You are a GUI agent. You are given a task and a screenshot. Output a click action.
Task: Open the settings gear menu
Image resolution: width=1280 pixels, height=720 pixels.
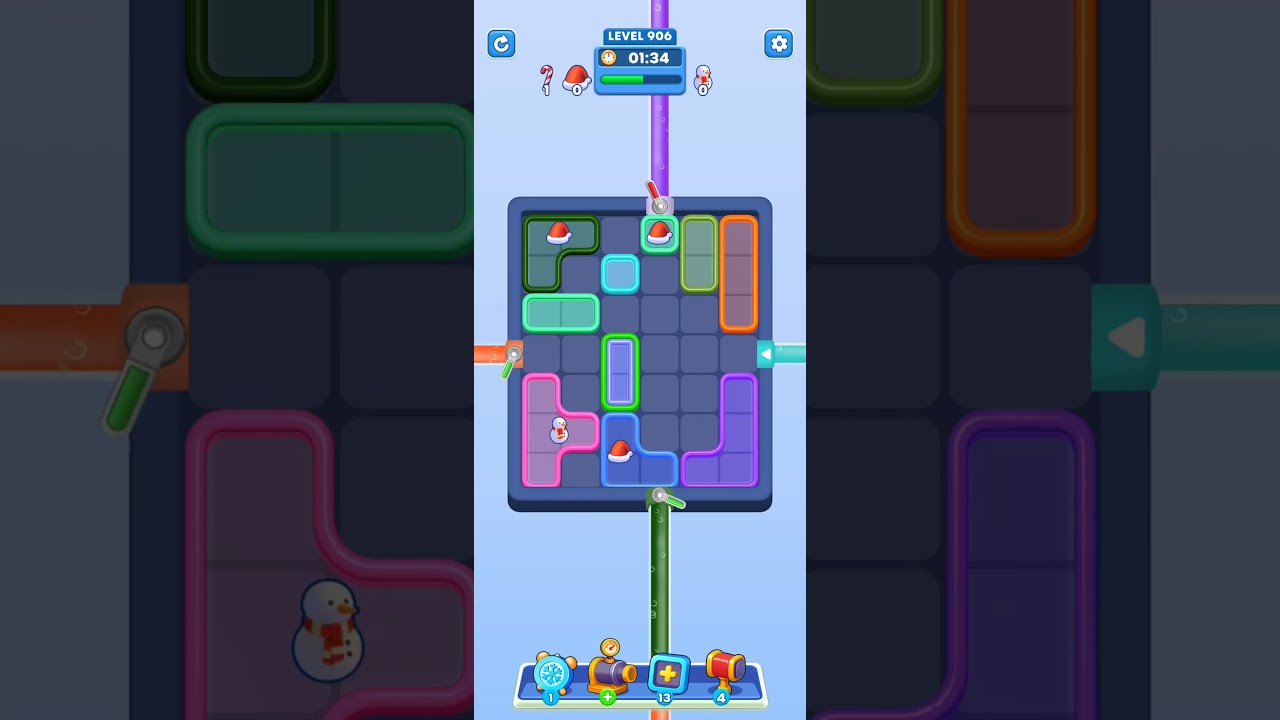coord(778,44)
